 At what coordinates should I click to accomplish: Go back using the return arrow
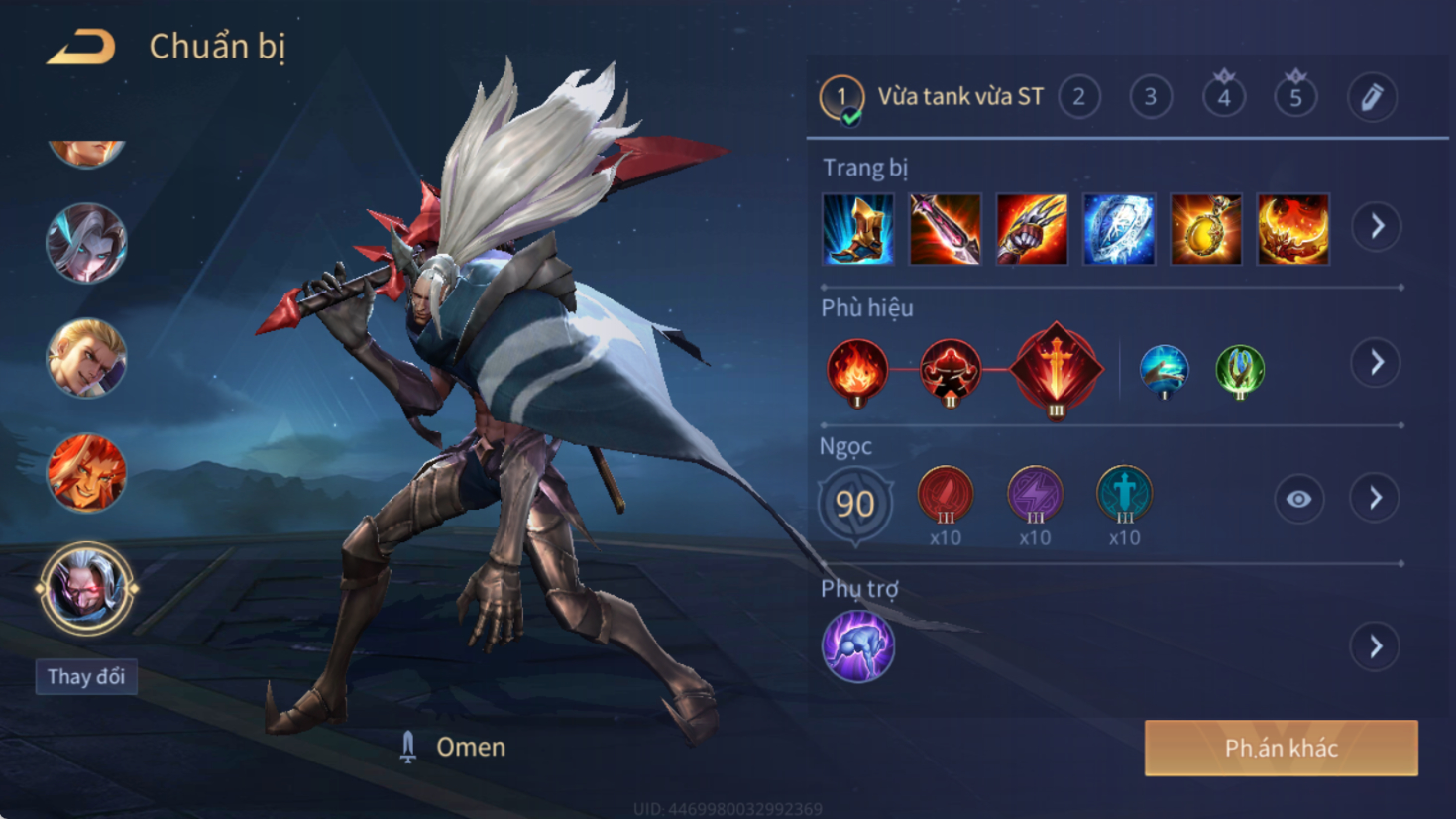point(81,47)
